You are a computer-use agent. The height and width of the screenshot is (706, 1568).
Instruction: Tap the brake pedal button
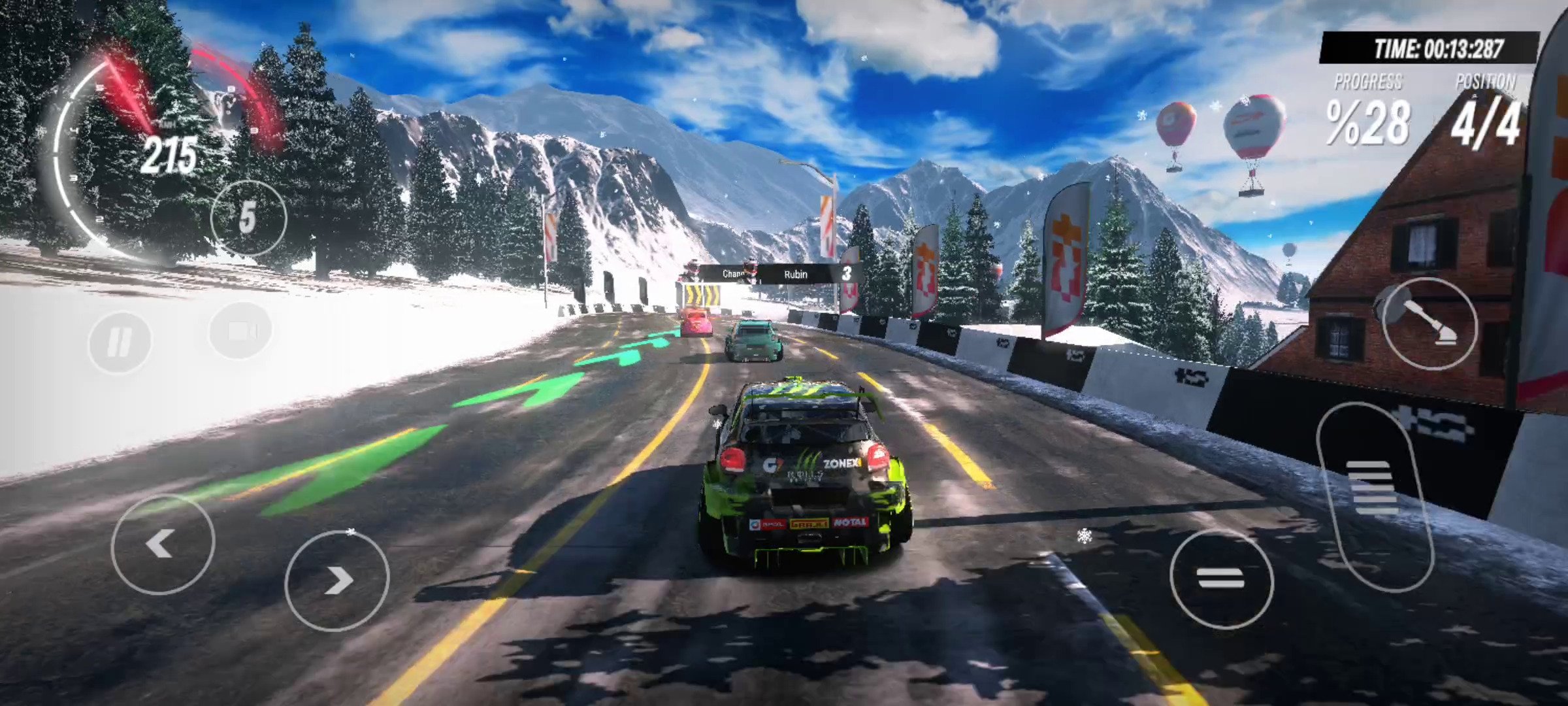click(1220, 579)
